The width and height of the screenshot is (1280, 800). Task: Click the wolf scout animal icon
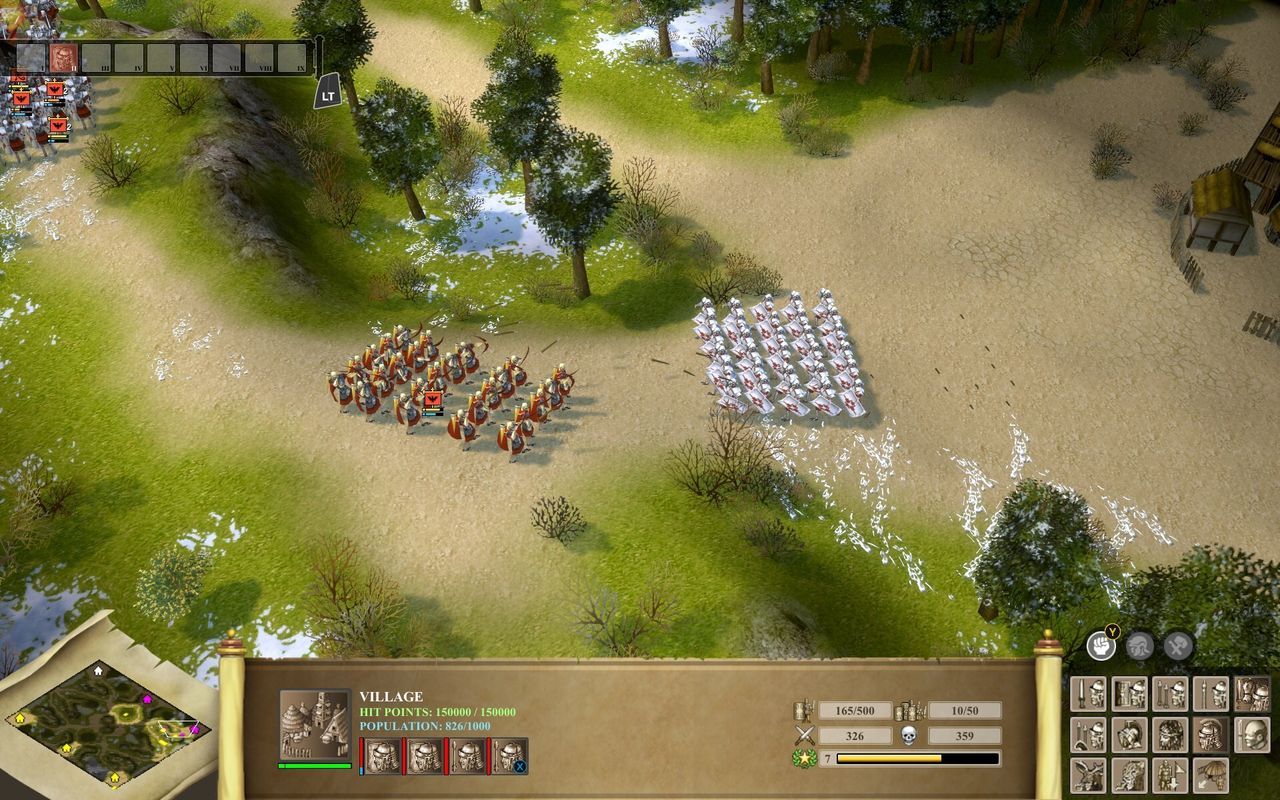pos(1128,775)
